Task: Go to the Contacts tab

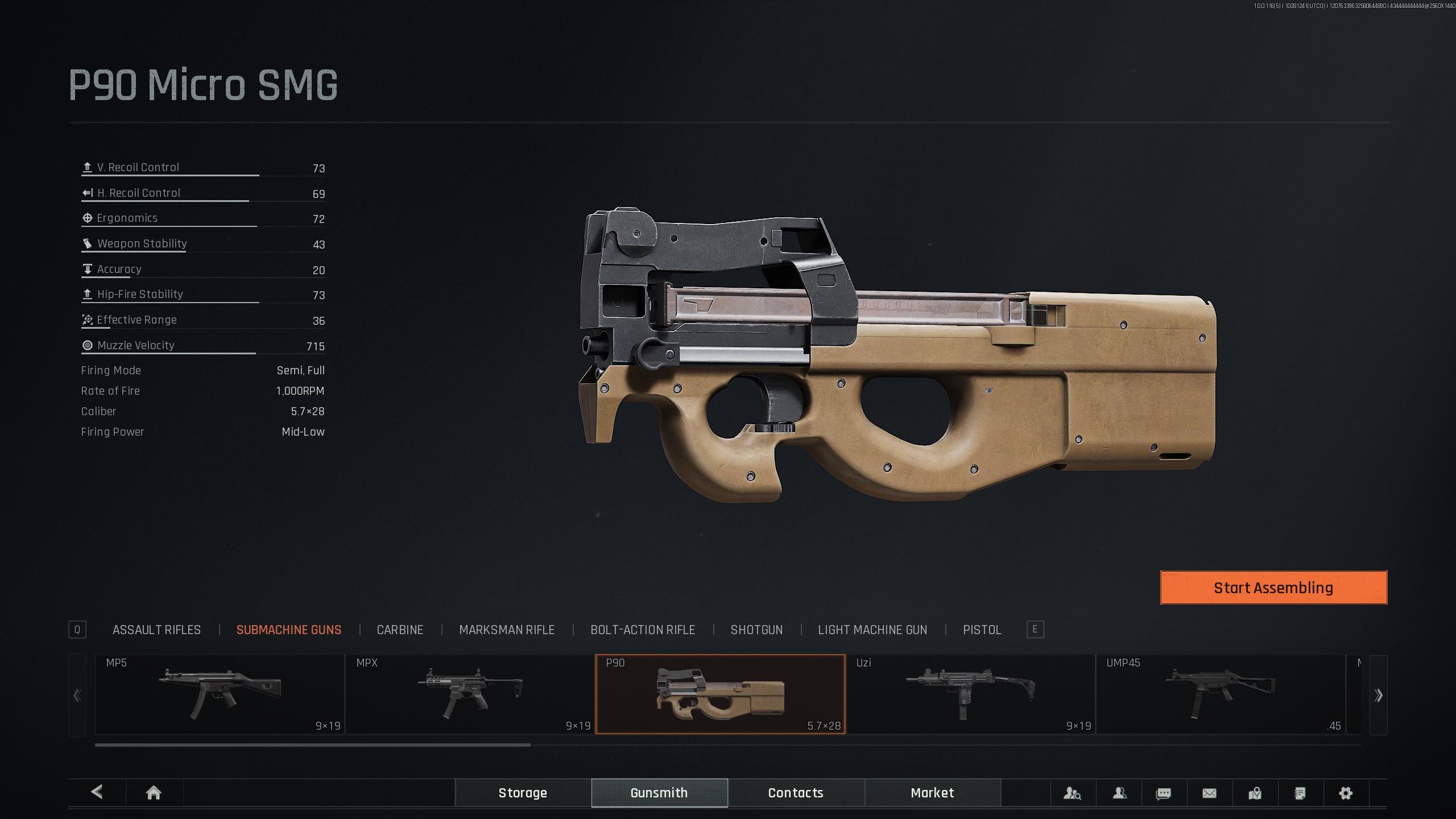Action: pyautogui.click(x=796, y=793)
